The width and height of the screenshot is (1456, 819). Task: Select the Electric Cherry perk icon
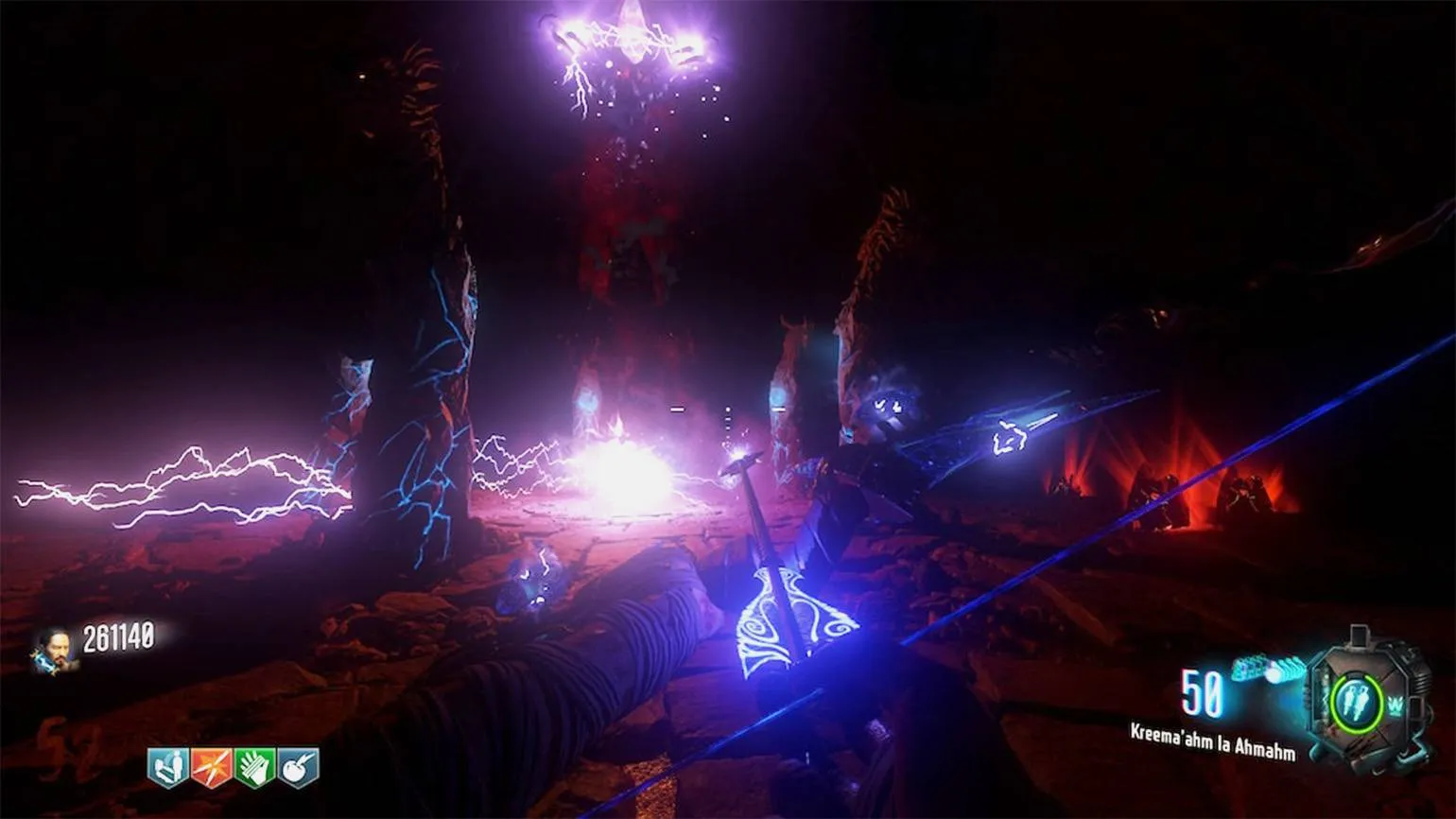click(298, 767)
